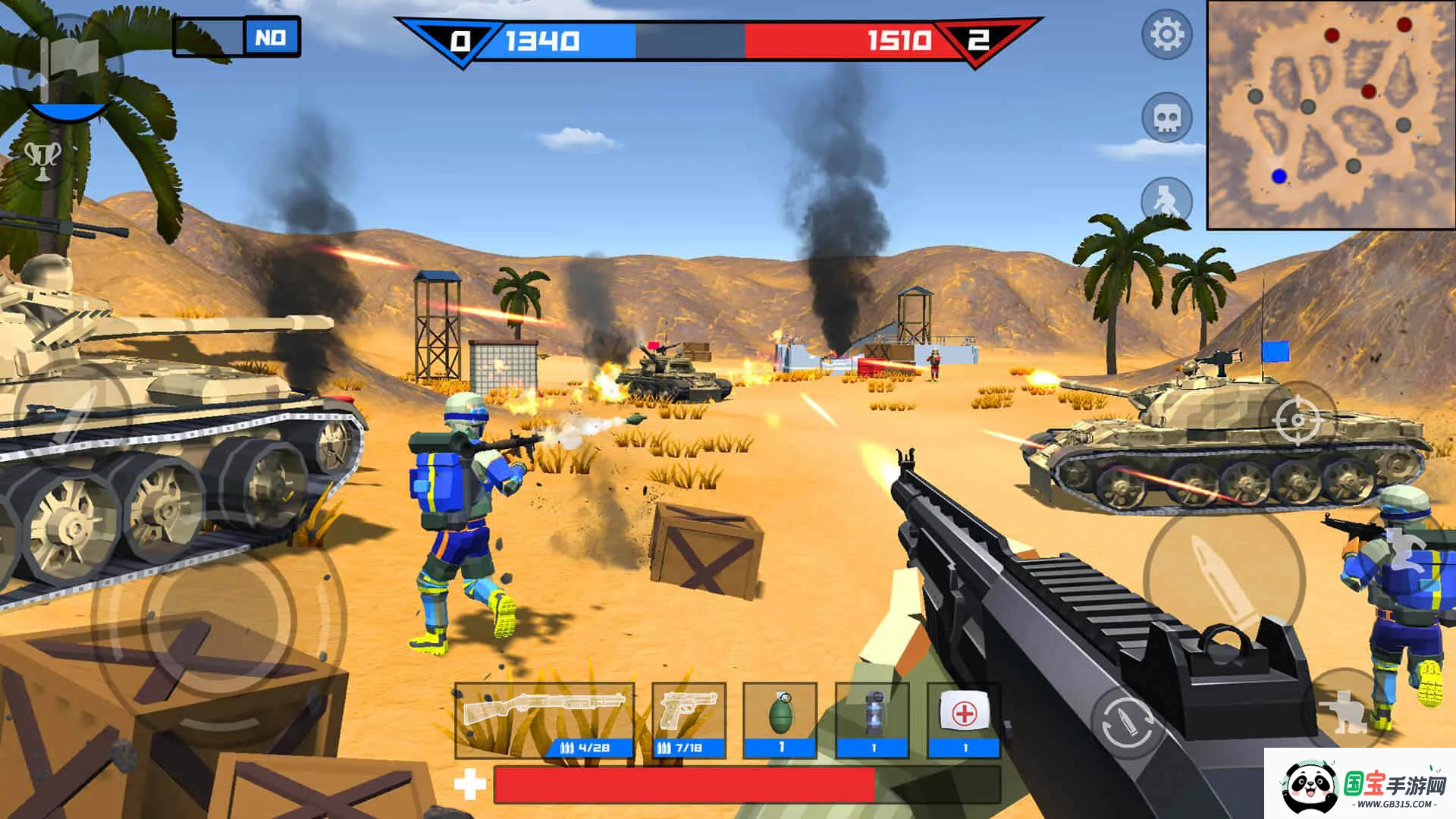Switch to the pistol slot
Image resolution: width=1456 pixels, height=819 pixels.
click(x=689, y=720)
